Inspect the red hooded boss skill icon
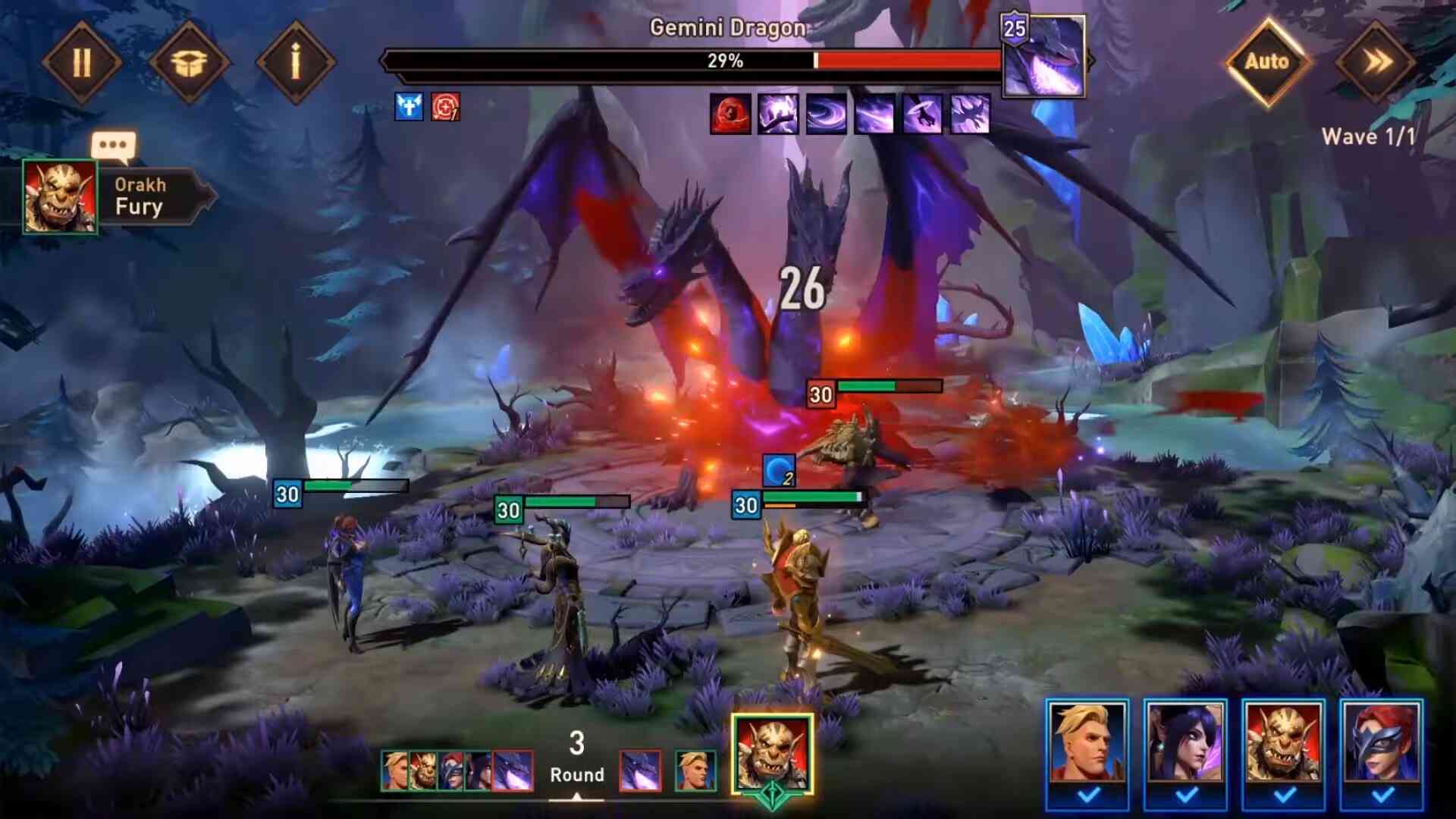 point(730,114)
